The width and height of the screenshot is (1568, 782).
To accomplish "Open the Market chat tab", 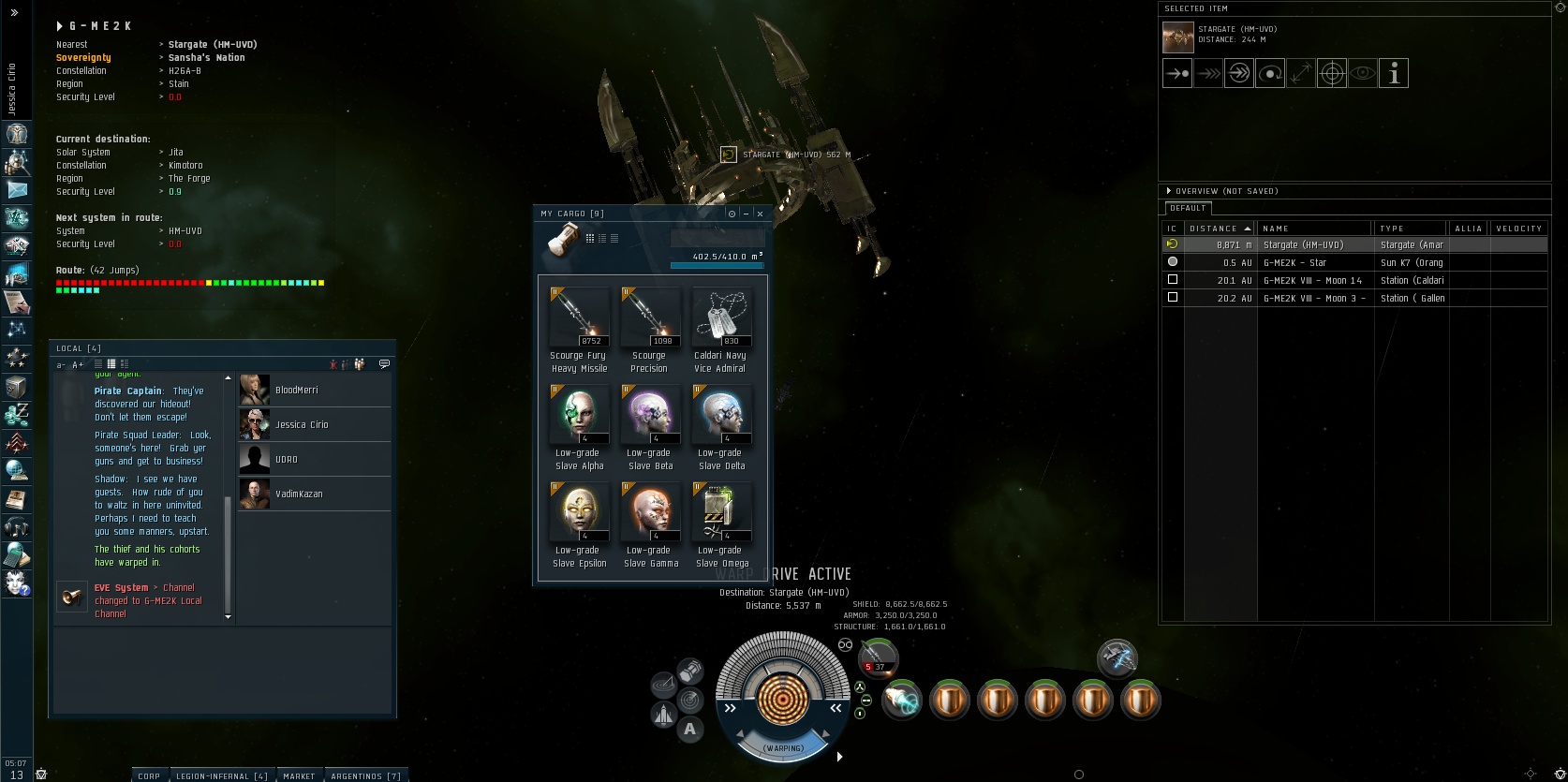I will tap(299, 775).
